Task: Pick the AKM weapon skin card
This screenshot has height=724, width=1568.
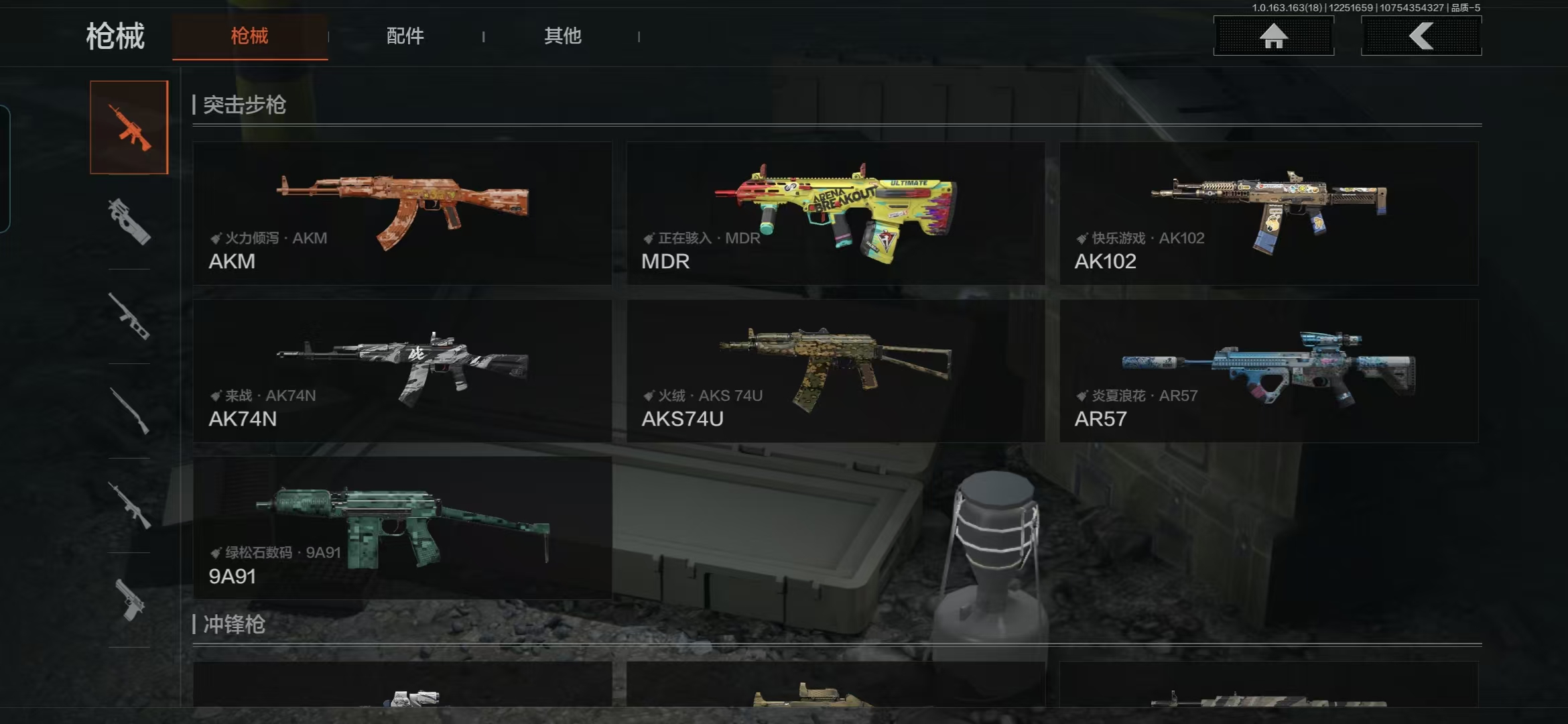Action: pyautogui.click(x=402, y=213)
